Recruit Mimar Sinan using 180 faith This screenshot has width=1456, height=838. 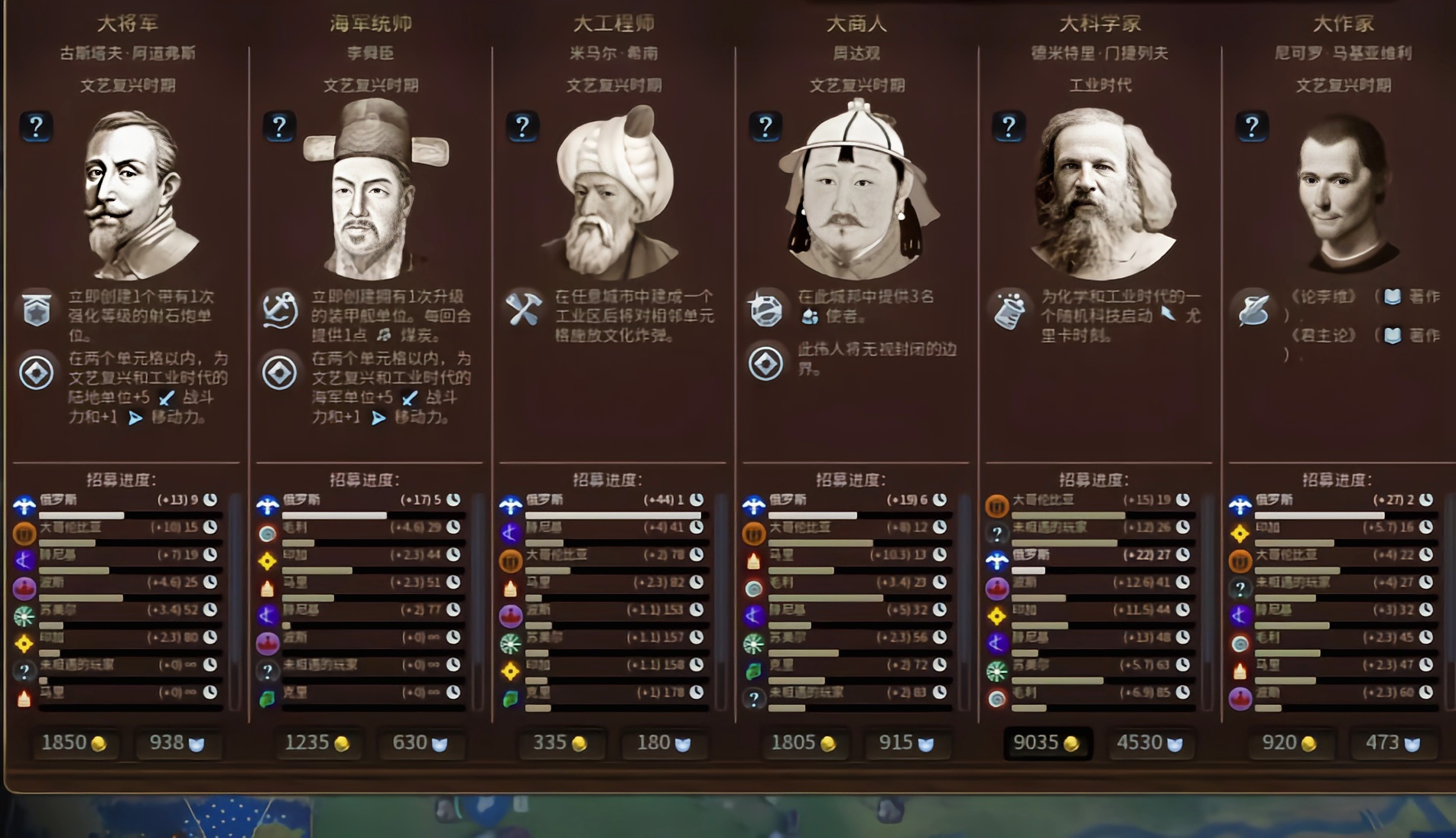(664, 742)
